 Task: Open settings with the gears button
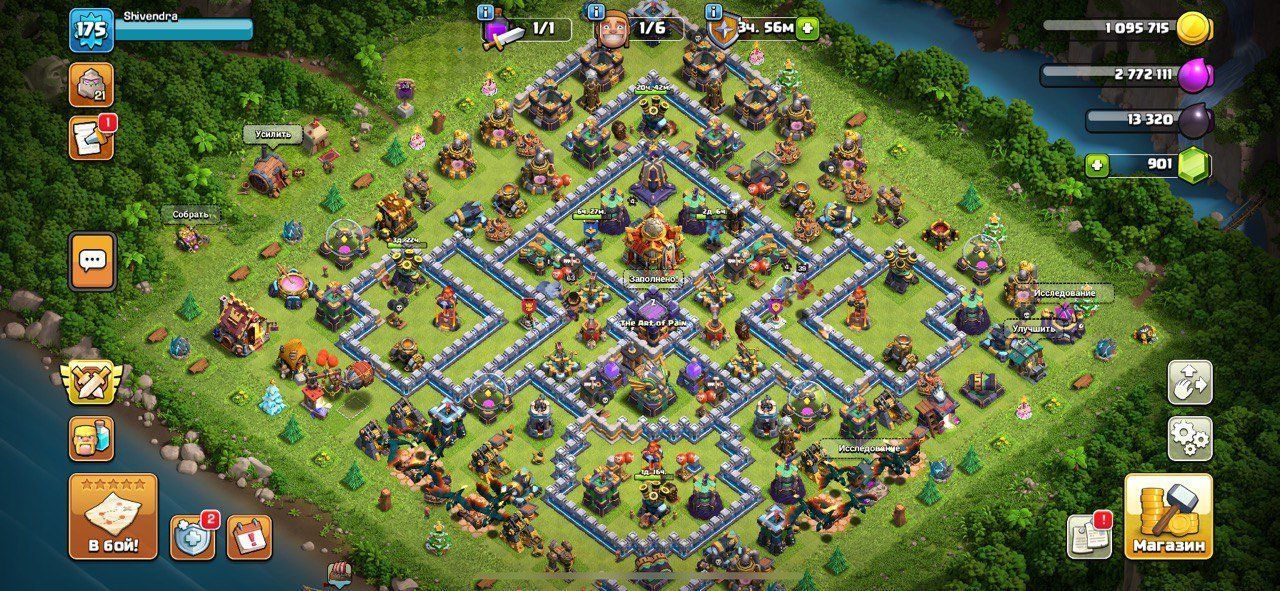1190,438
